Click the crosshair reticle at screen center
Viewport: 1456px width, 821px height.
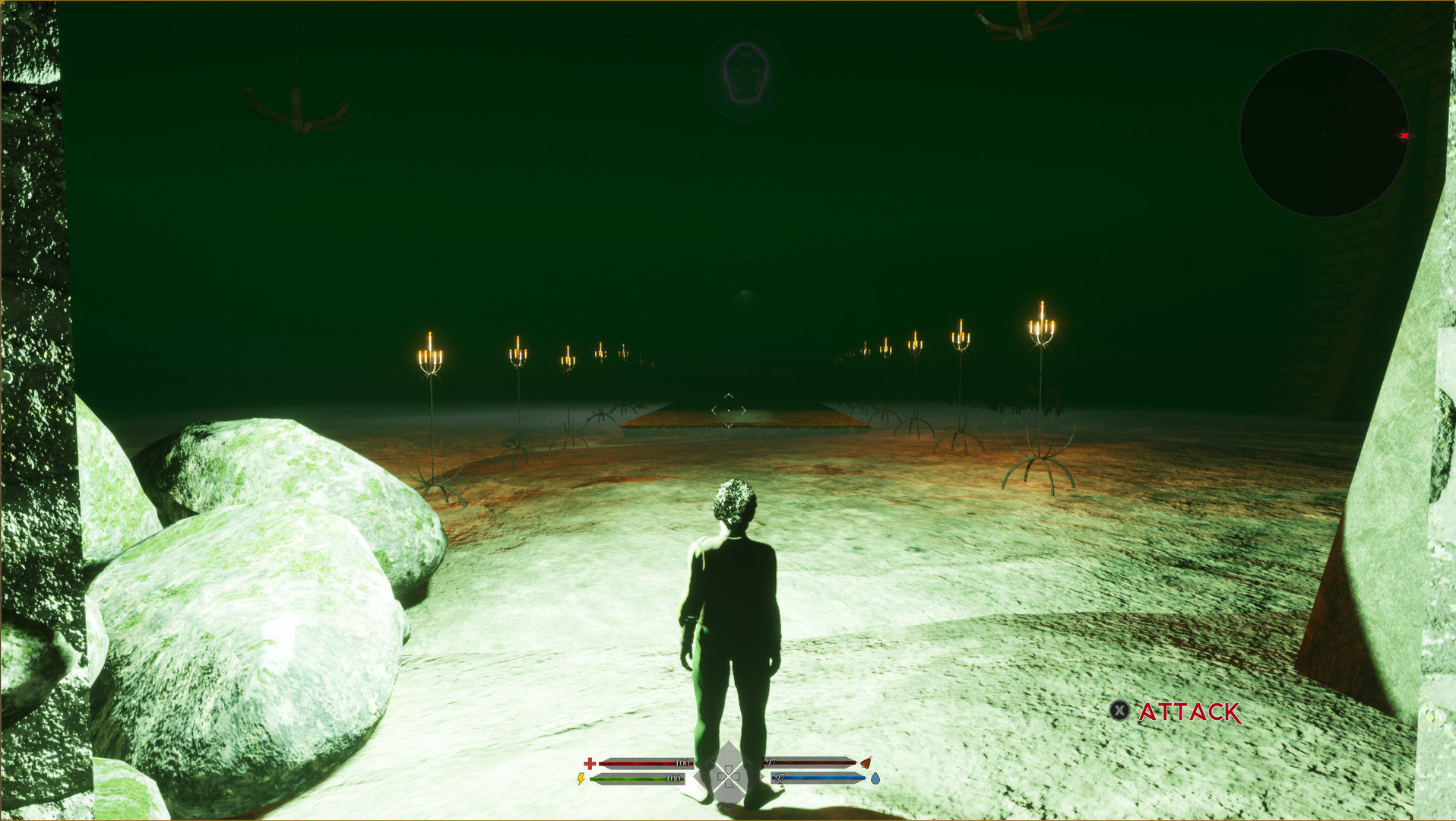click(728, 409)
